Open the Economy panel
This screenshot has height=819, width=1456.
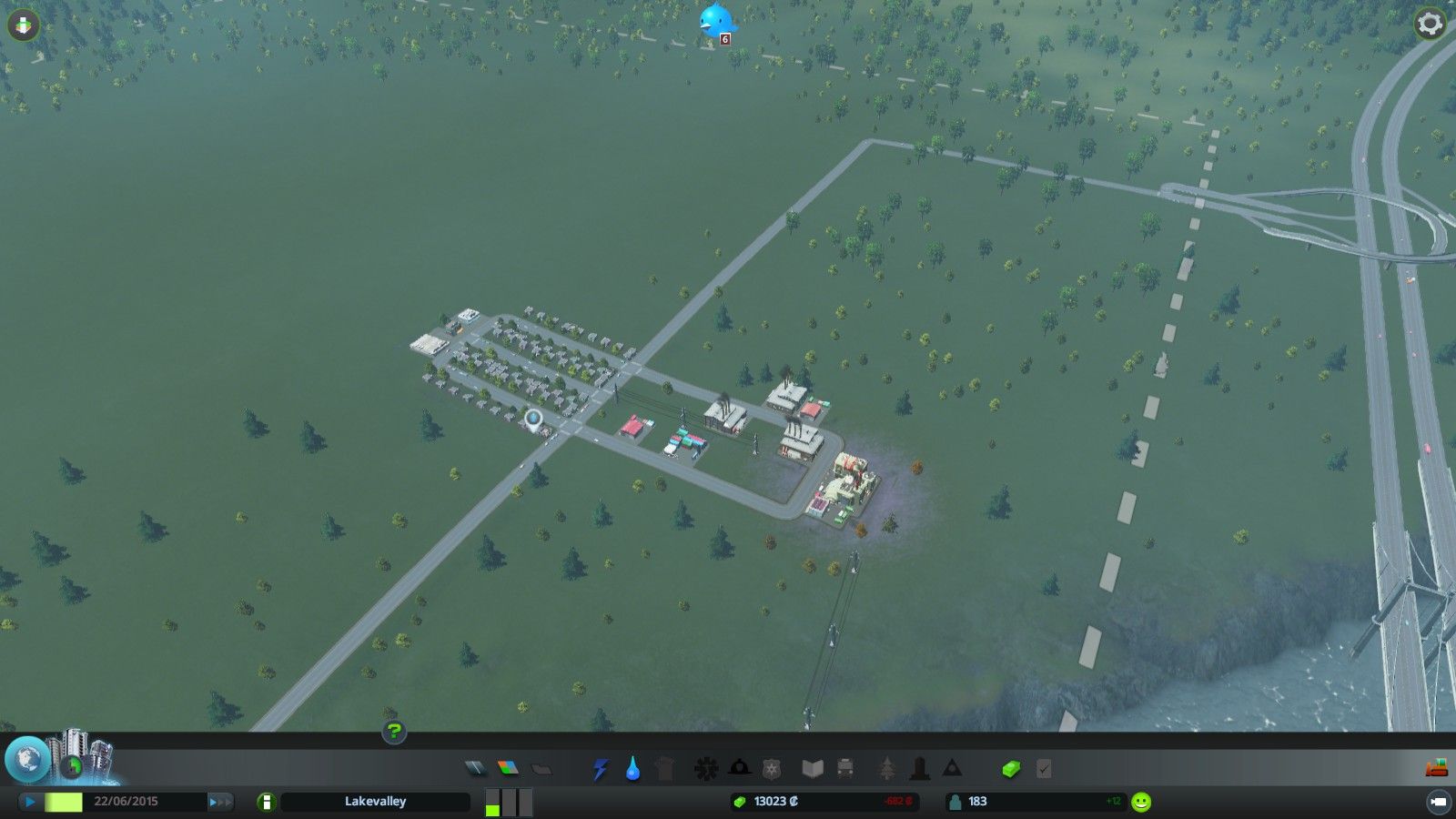[x=1012, y=769]
